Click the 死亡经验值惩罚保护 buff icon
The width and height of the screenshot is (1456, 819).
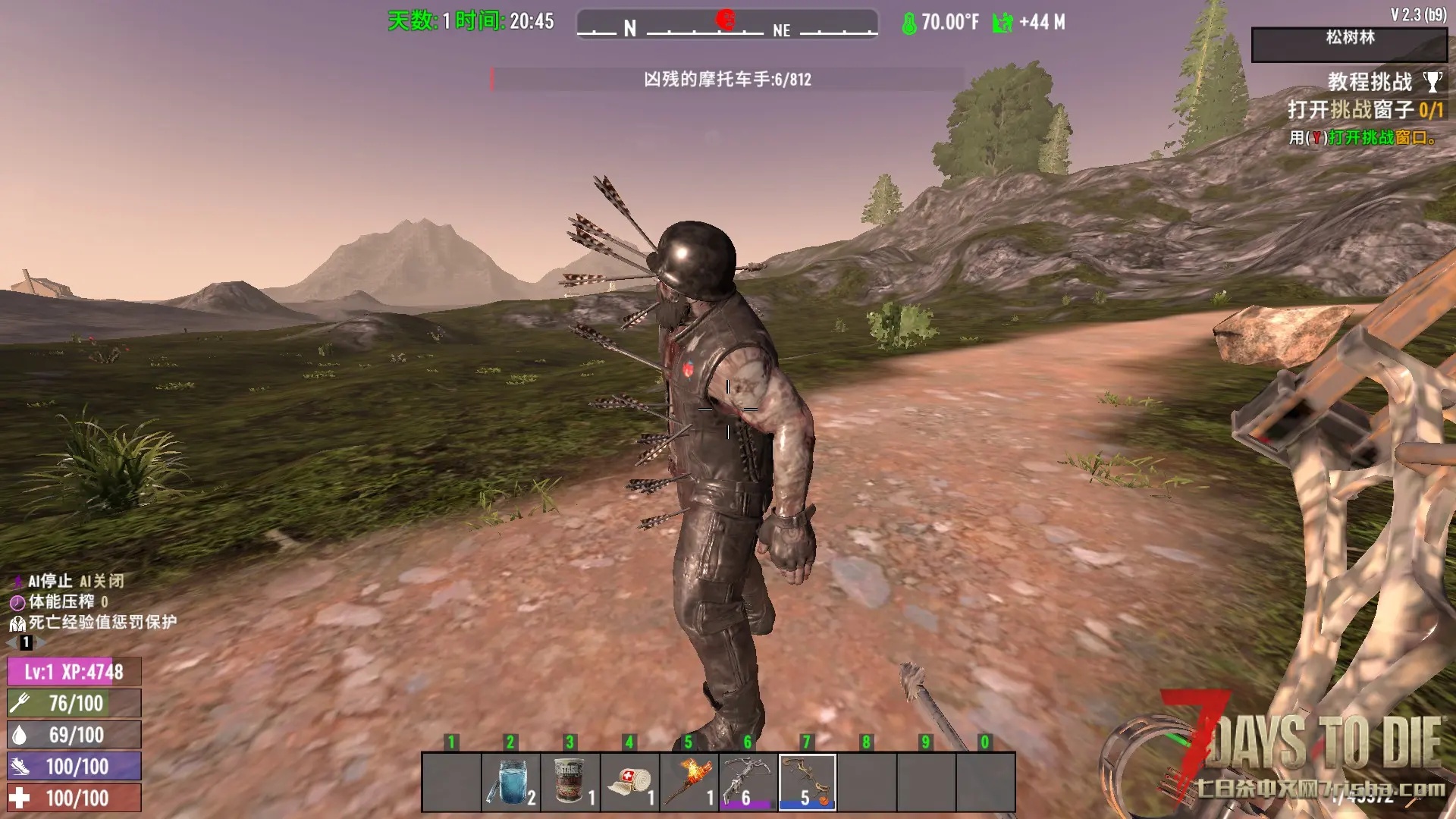17,623
